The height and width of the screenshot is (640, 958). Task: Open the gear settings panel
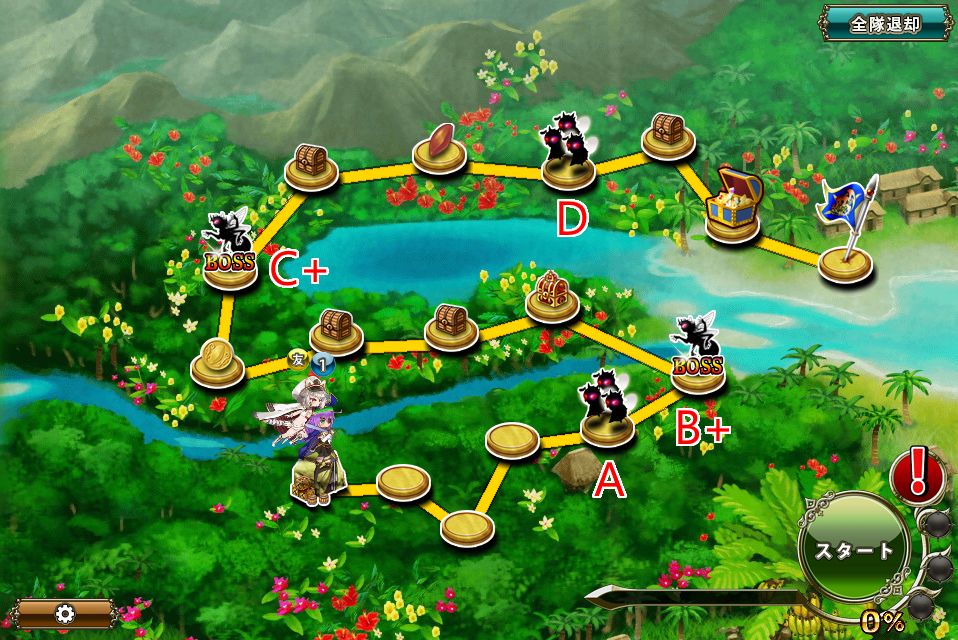(x=66, y=613)
